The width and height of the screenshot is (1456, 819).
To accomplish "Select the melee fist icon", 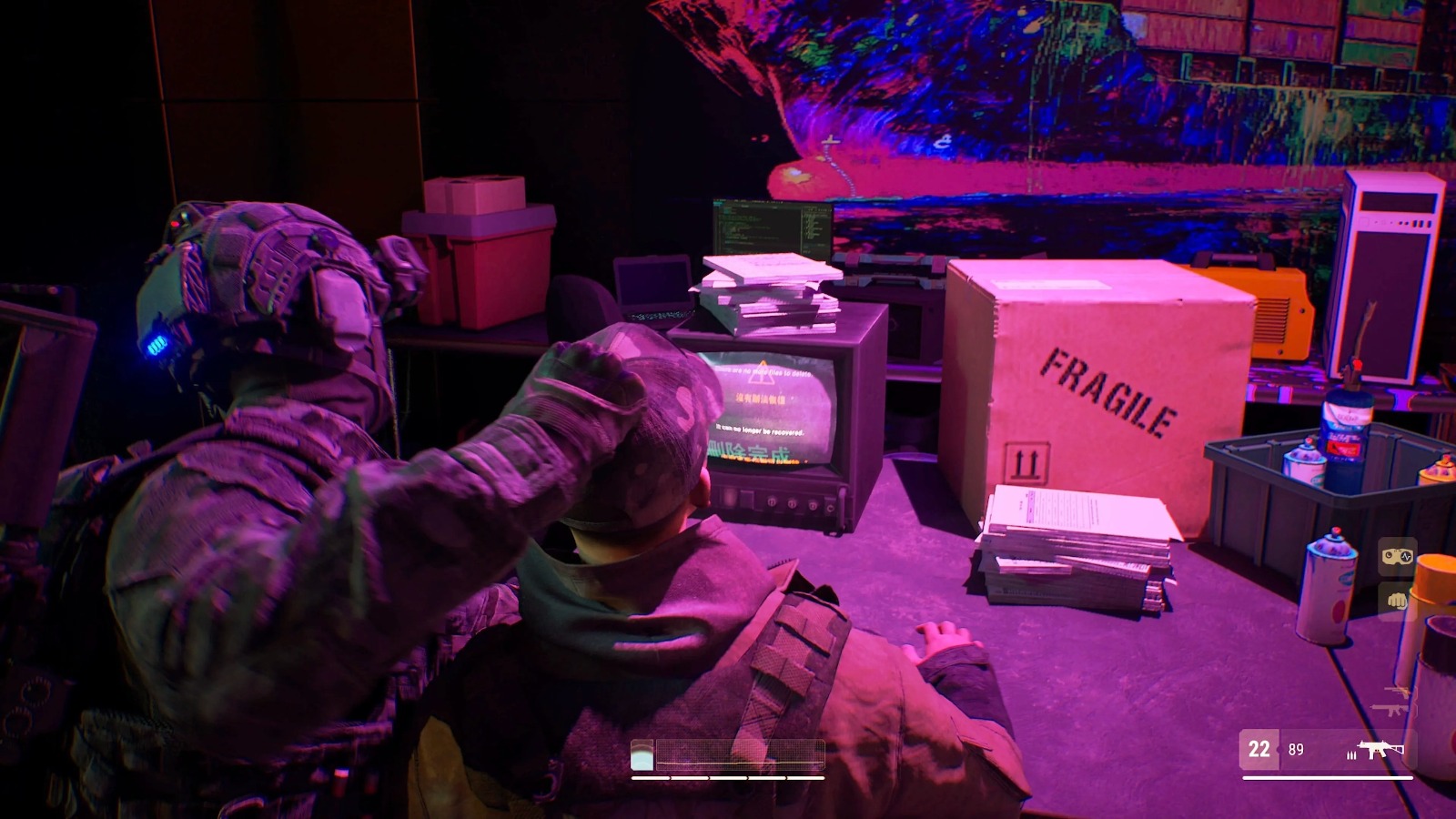I will tap(1398, 601).
